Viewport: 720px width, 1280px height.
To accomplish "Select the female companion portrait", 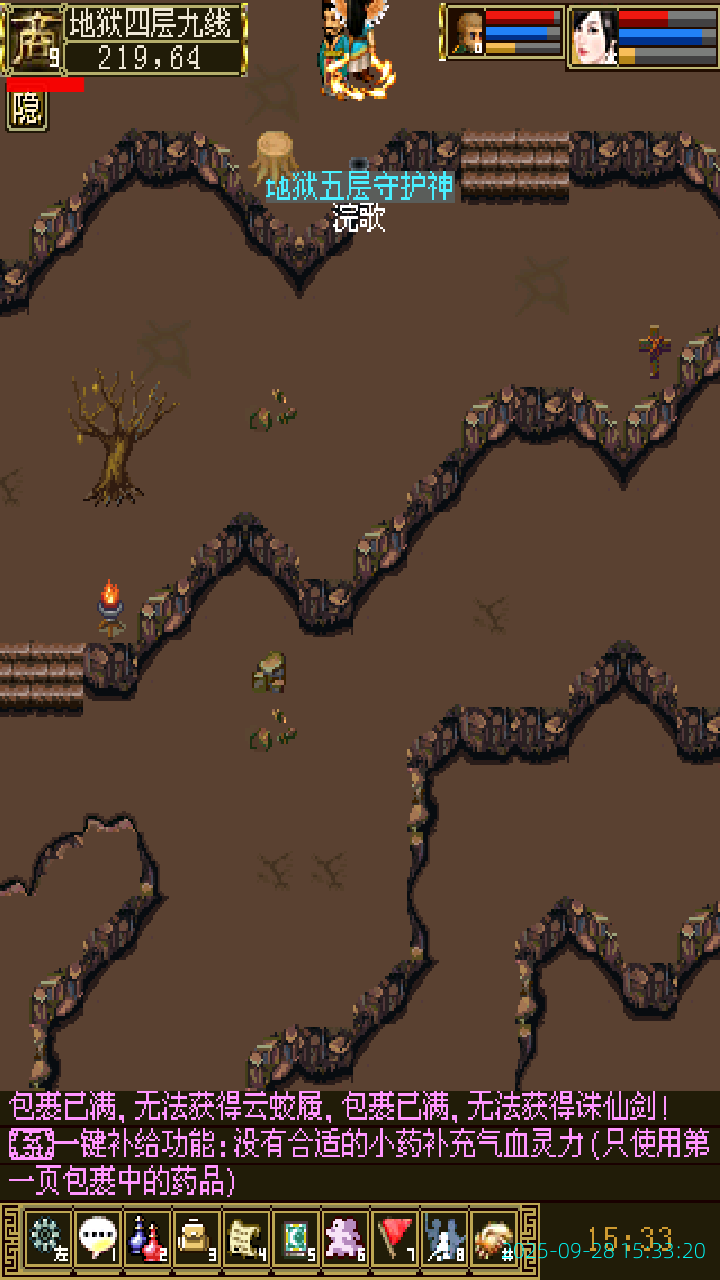I will point(593,36).
